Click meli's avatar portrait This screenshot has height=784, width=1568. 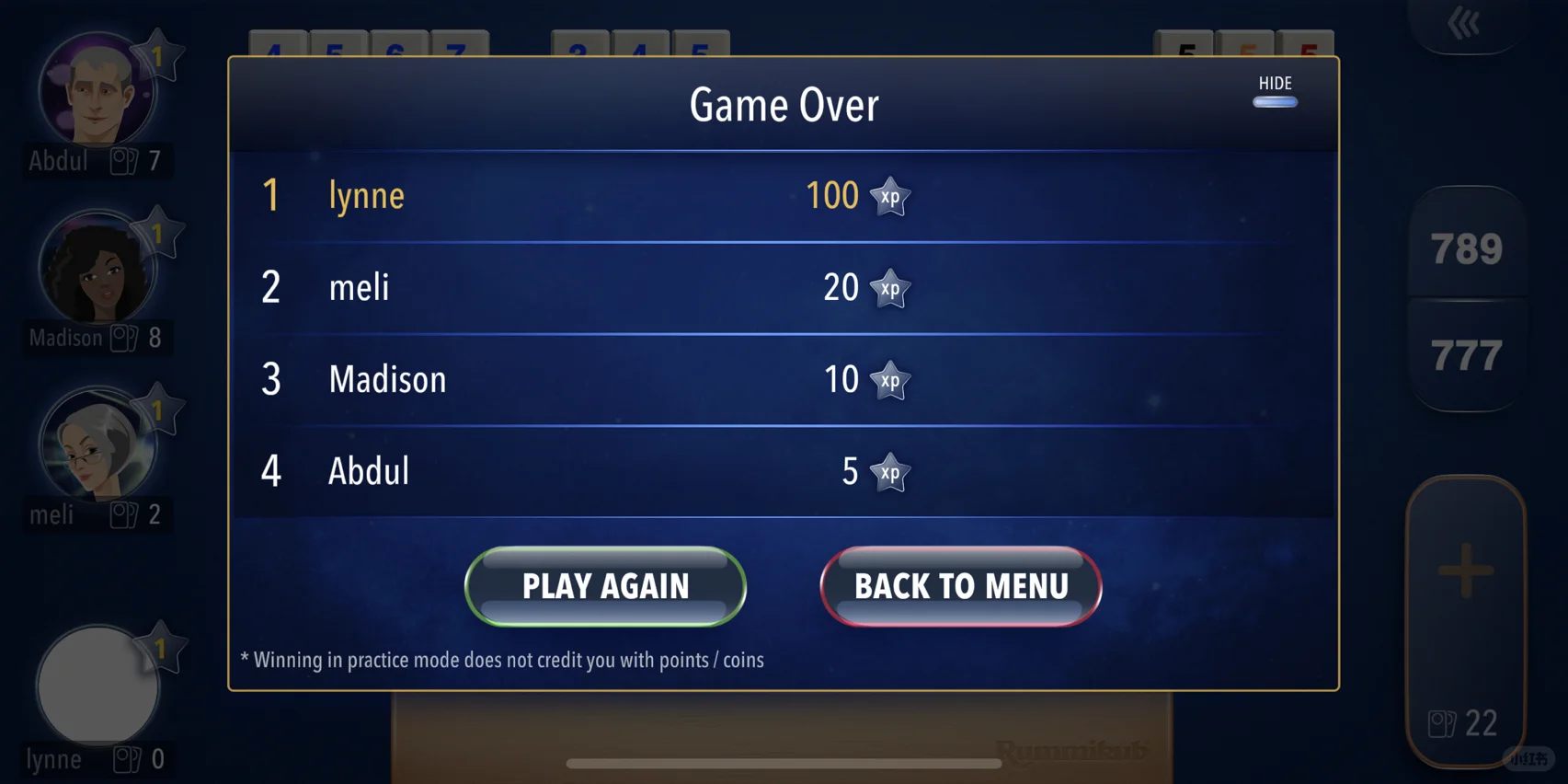(x=97, y=444)
